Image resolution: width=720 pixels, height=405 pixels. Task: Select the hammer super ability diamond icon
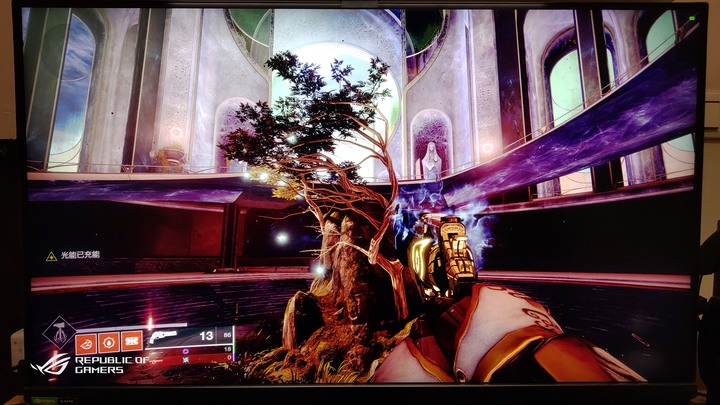tap(59, 331)
